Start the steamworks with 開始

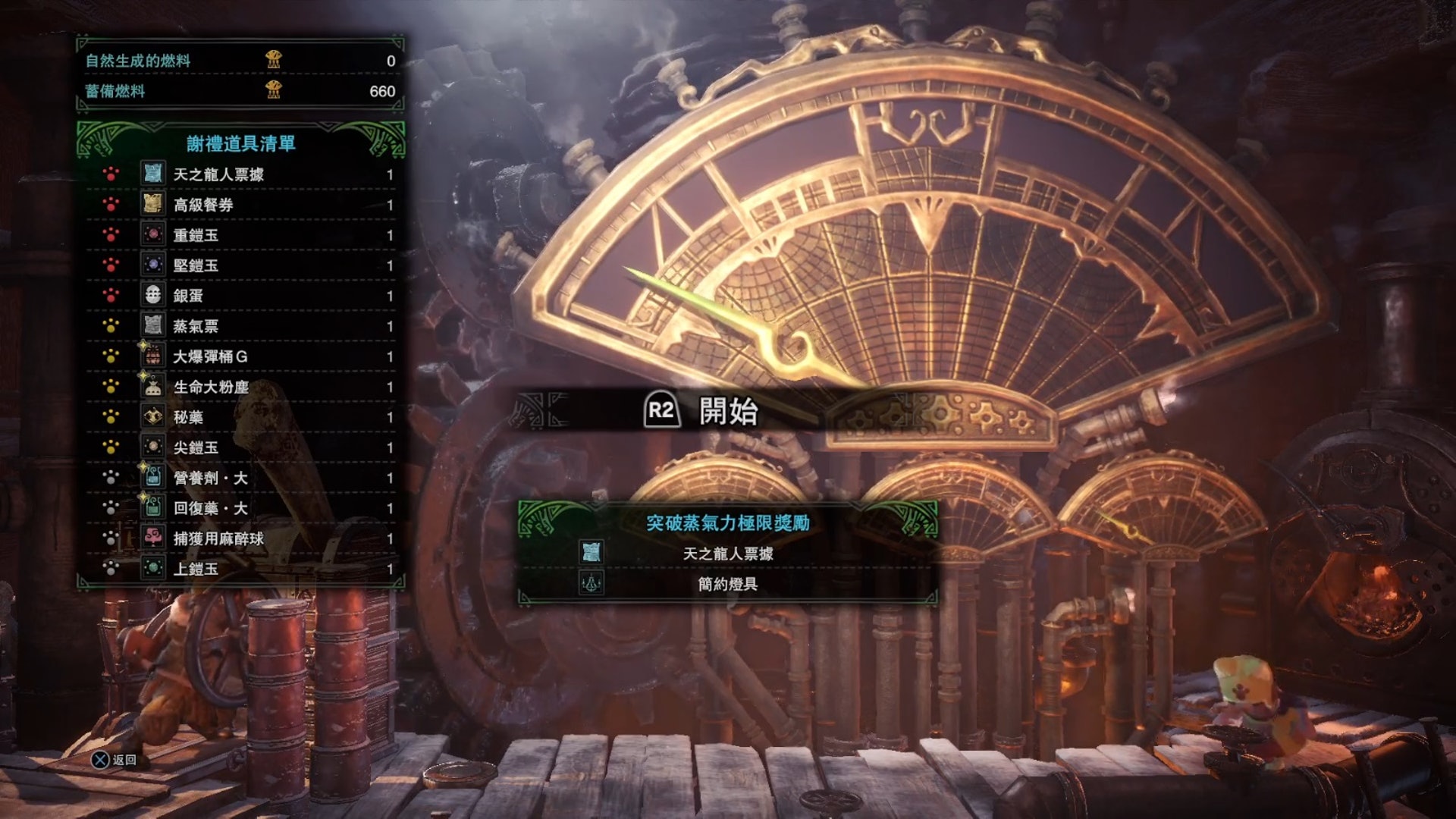[x=701, y=411]
